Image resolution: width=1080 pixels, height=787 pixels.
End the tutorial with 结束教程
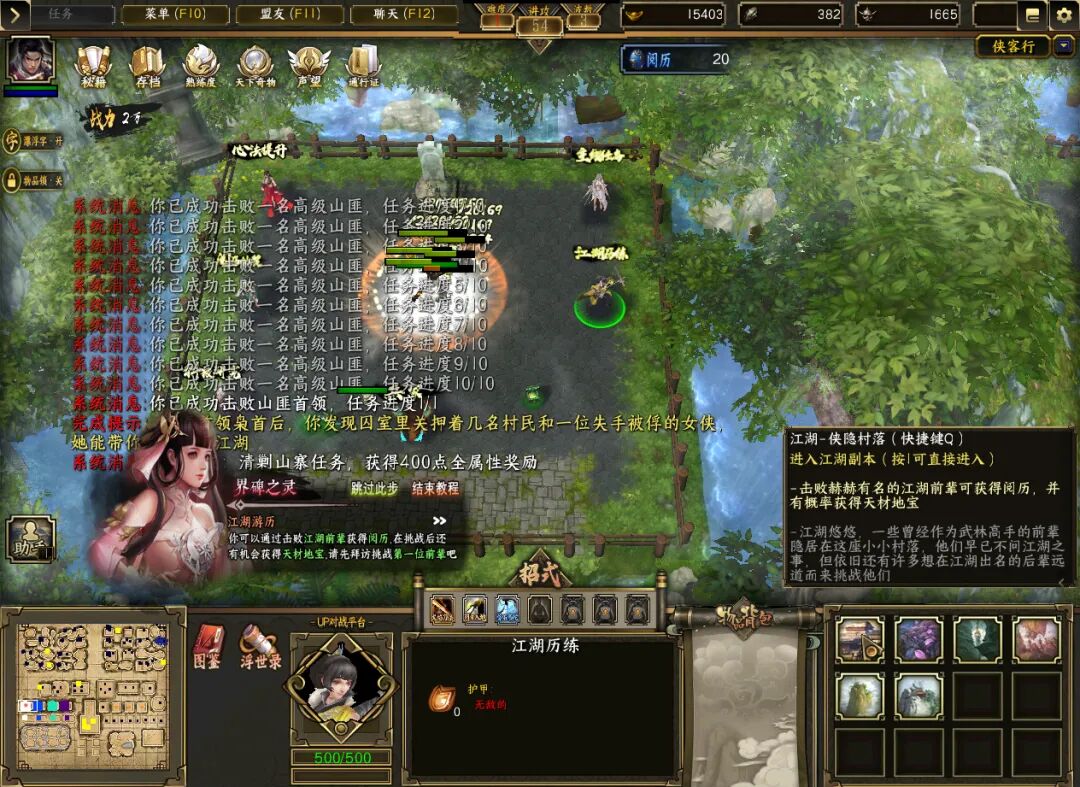click(x=435, y=488)
